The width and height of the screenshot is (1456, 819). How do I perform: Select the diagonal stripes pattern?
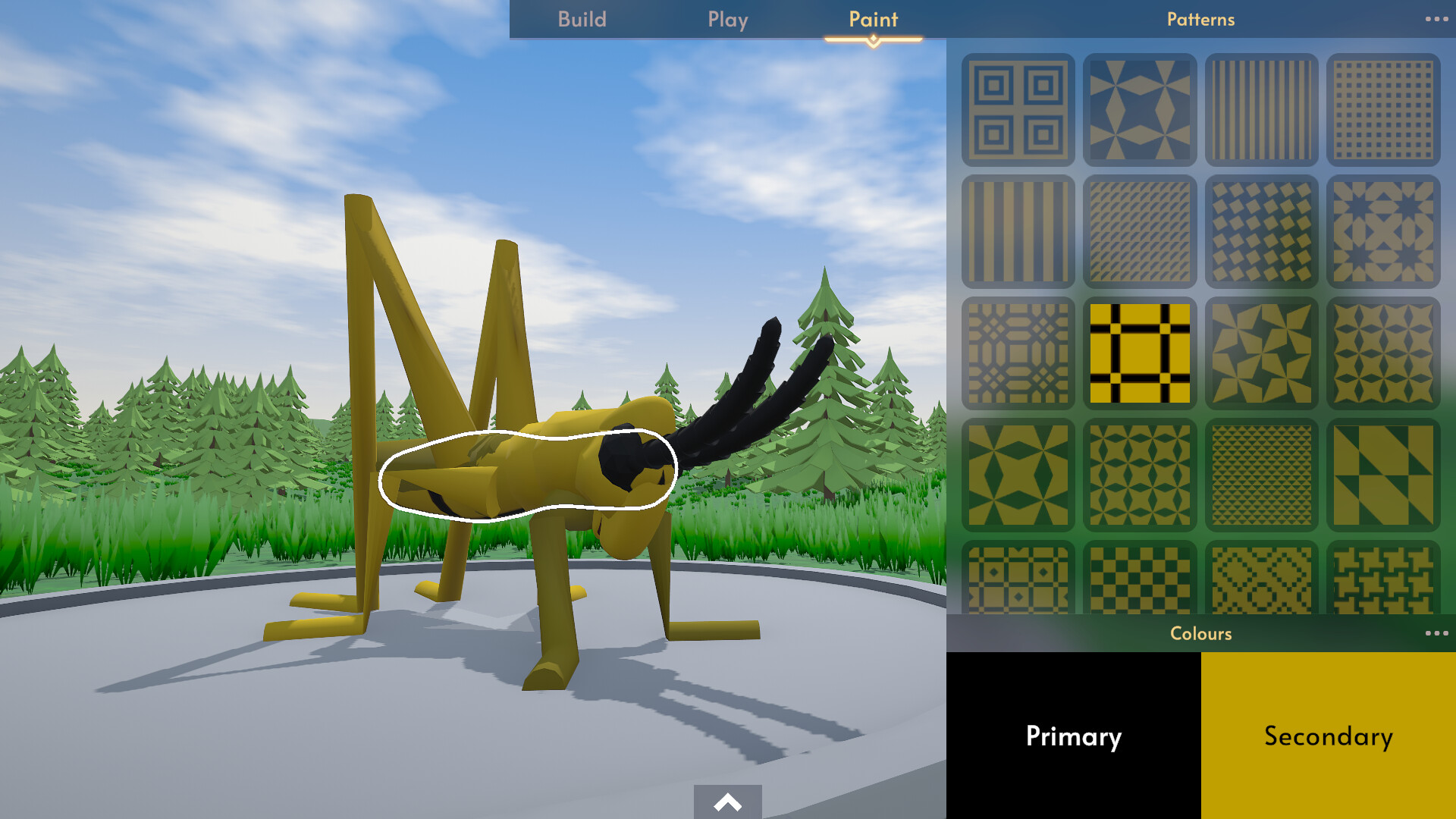1140,231
